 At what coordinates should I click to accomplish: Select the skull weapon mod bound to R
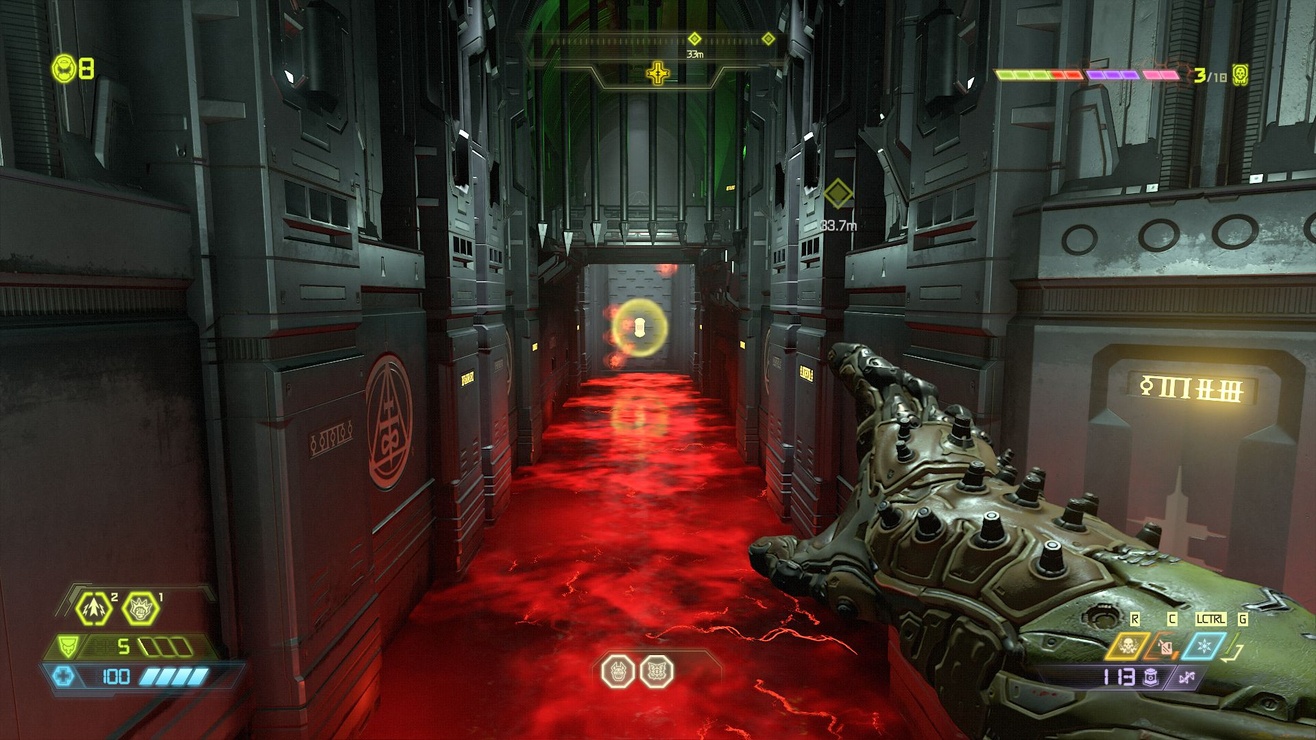click(1127, 644)
